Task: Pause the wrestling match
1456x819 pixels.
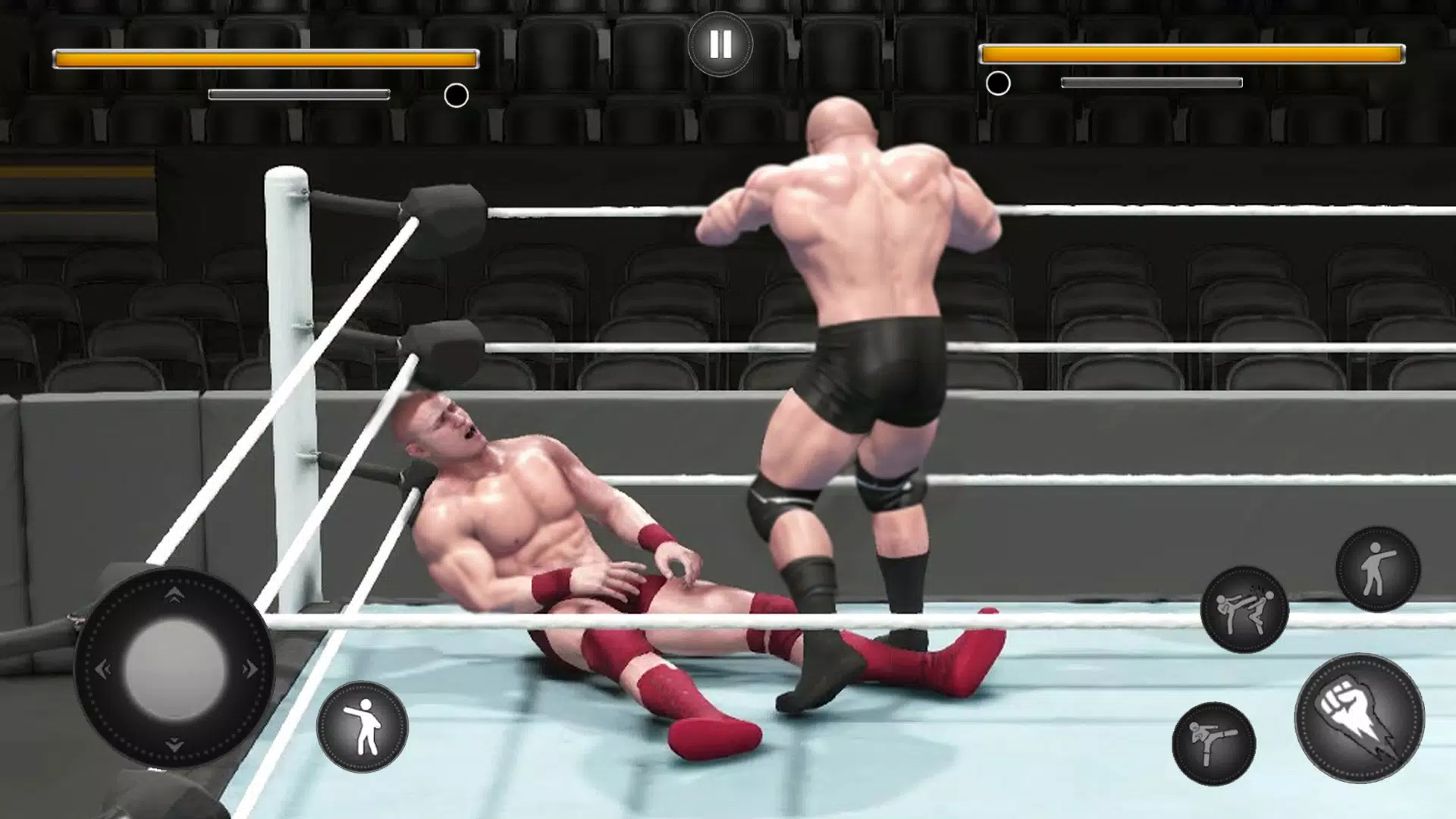Action: pyautogui.click(x=720, y=45)
